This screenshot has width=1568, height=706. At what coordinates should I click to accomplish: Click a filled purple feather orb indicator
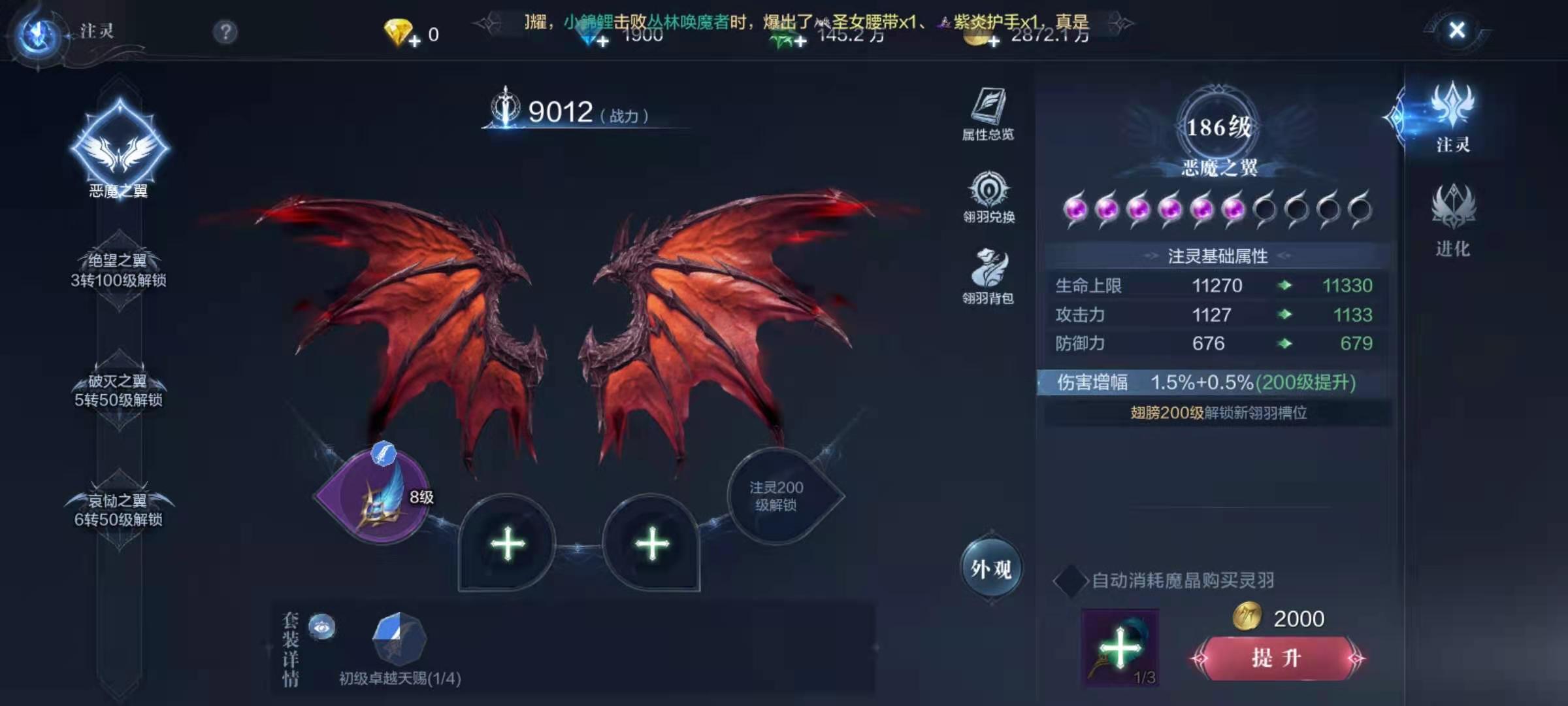(1075, 209)
